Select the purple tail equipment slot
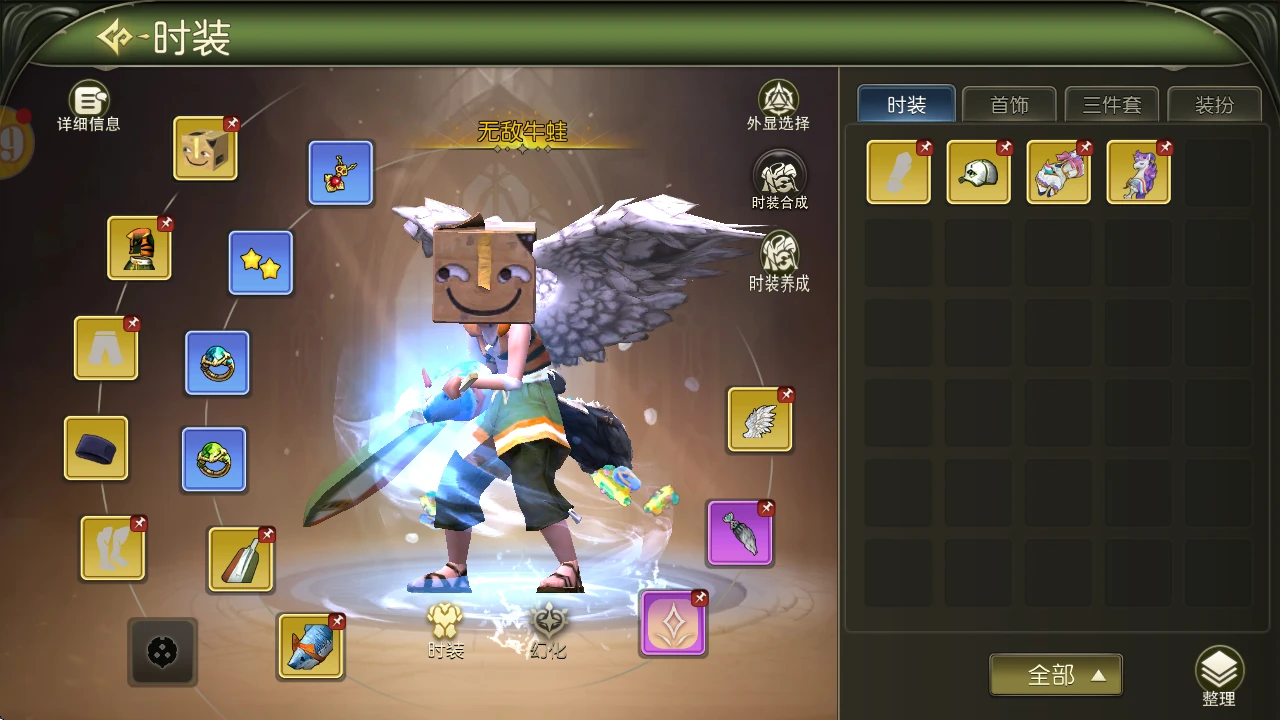This screenshot has width=1280, height=720. (x=740, y=533)
